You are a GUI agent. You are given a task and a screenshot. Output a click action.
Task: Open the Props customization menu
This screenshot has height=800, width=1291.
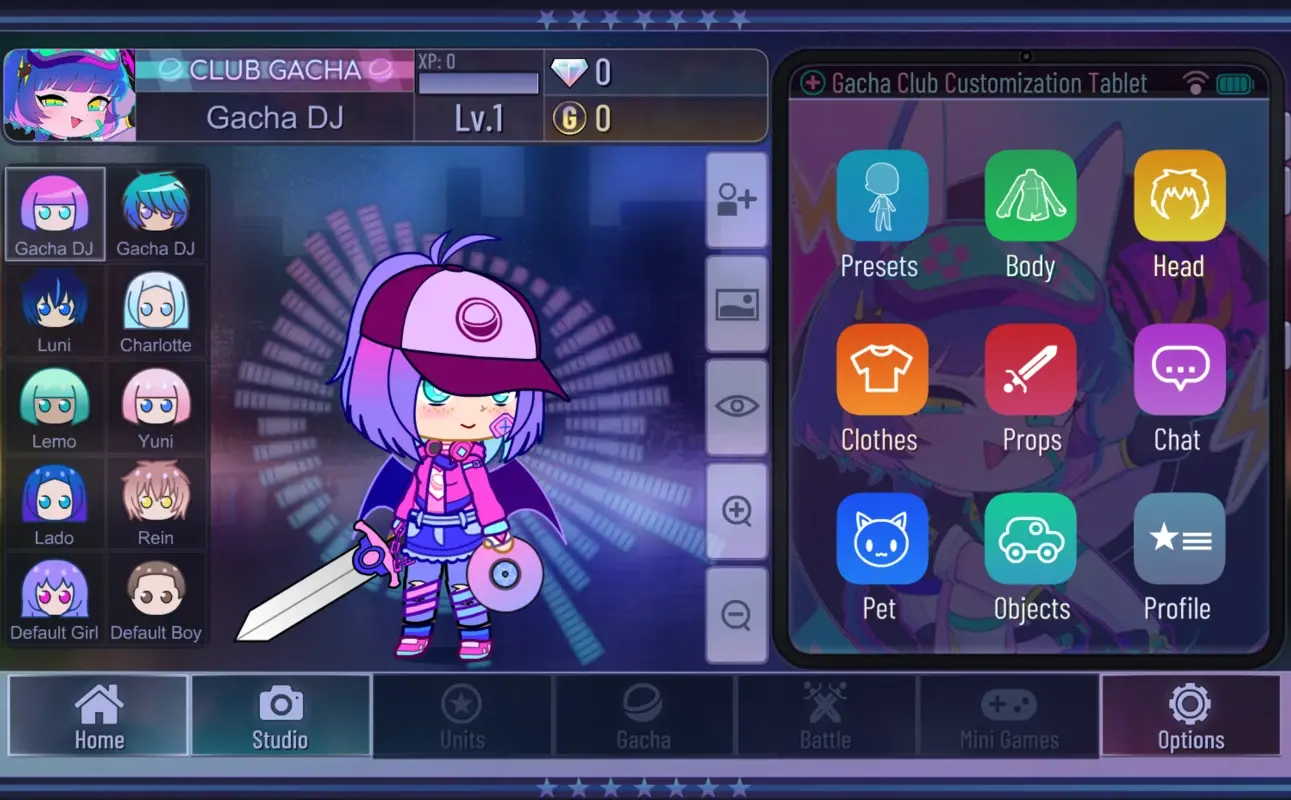1030,369
